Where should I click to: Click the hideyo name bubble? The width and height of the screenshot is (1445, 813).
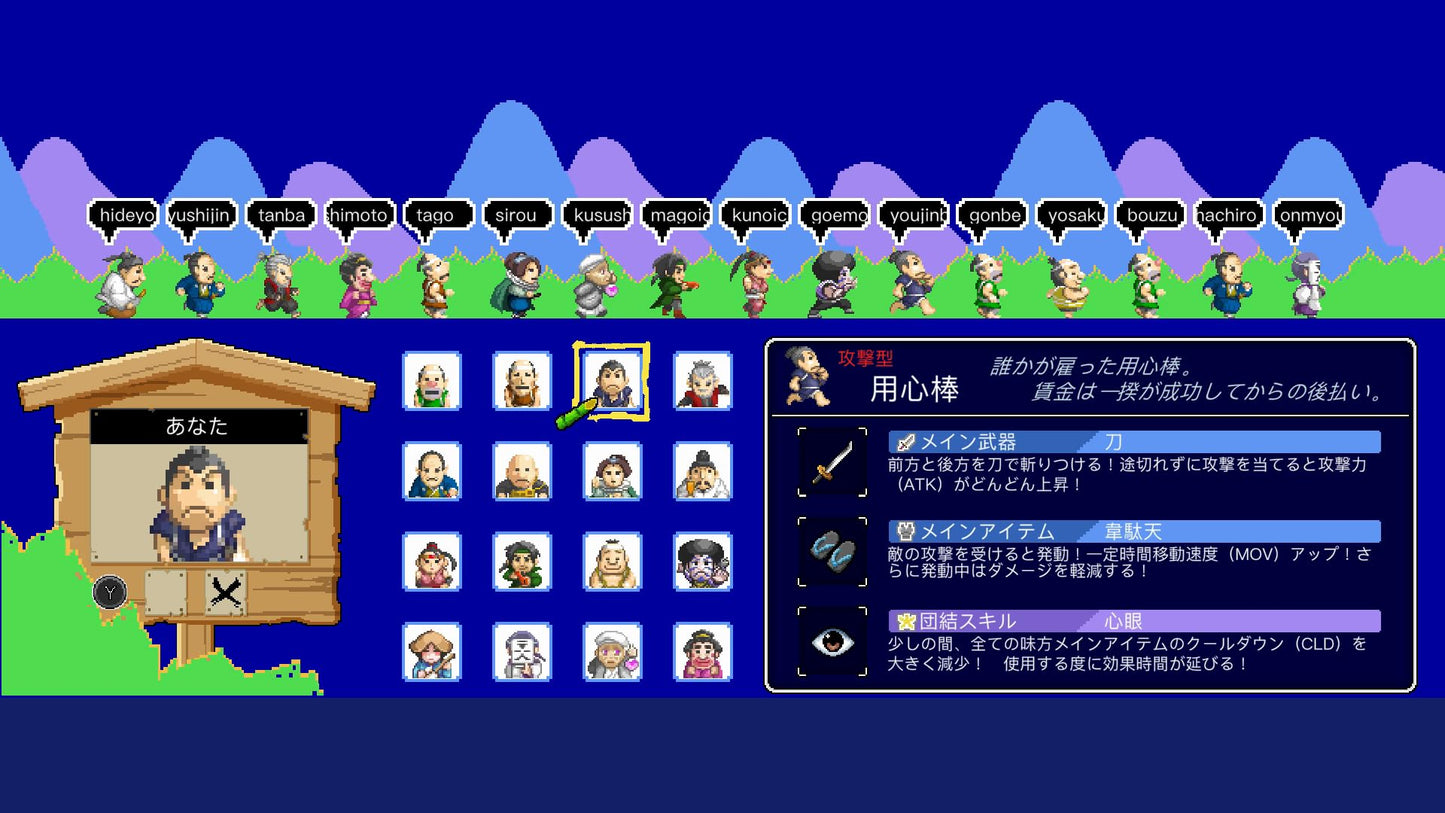click(x=124, y=212)
